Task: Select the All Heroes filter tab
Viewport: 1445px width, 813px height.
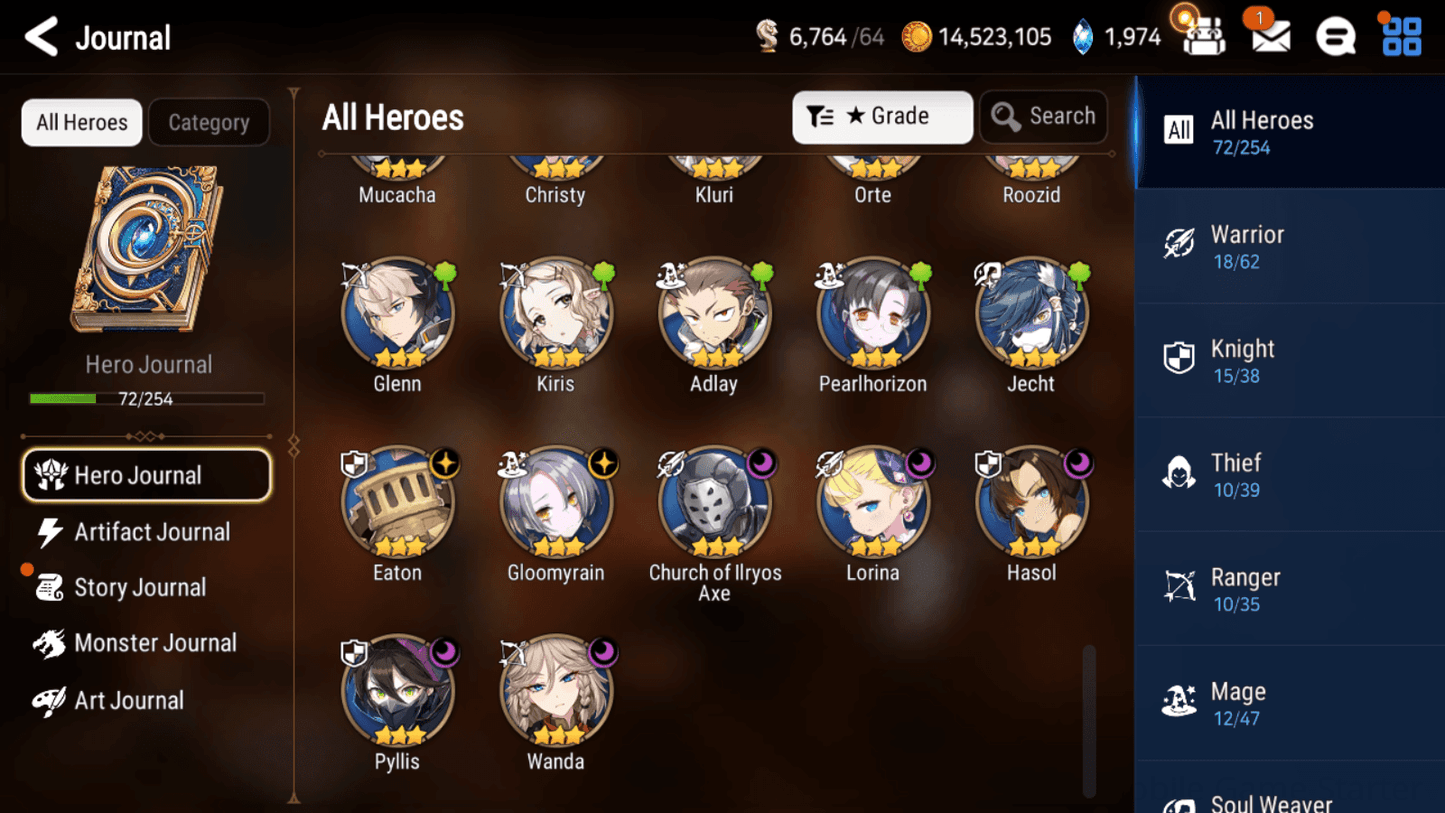Action: [81, 122]
